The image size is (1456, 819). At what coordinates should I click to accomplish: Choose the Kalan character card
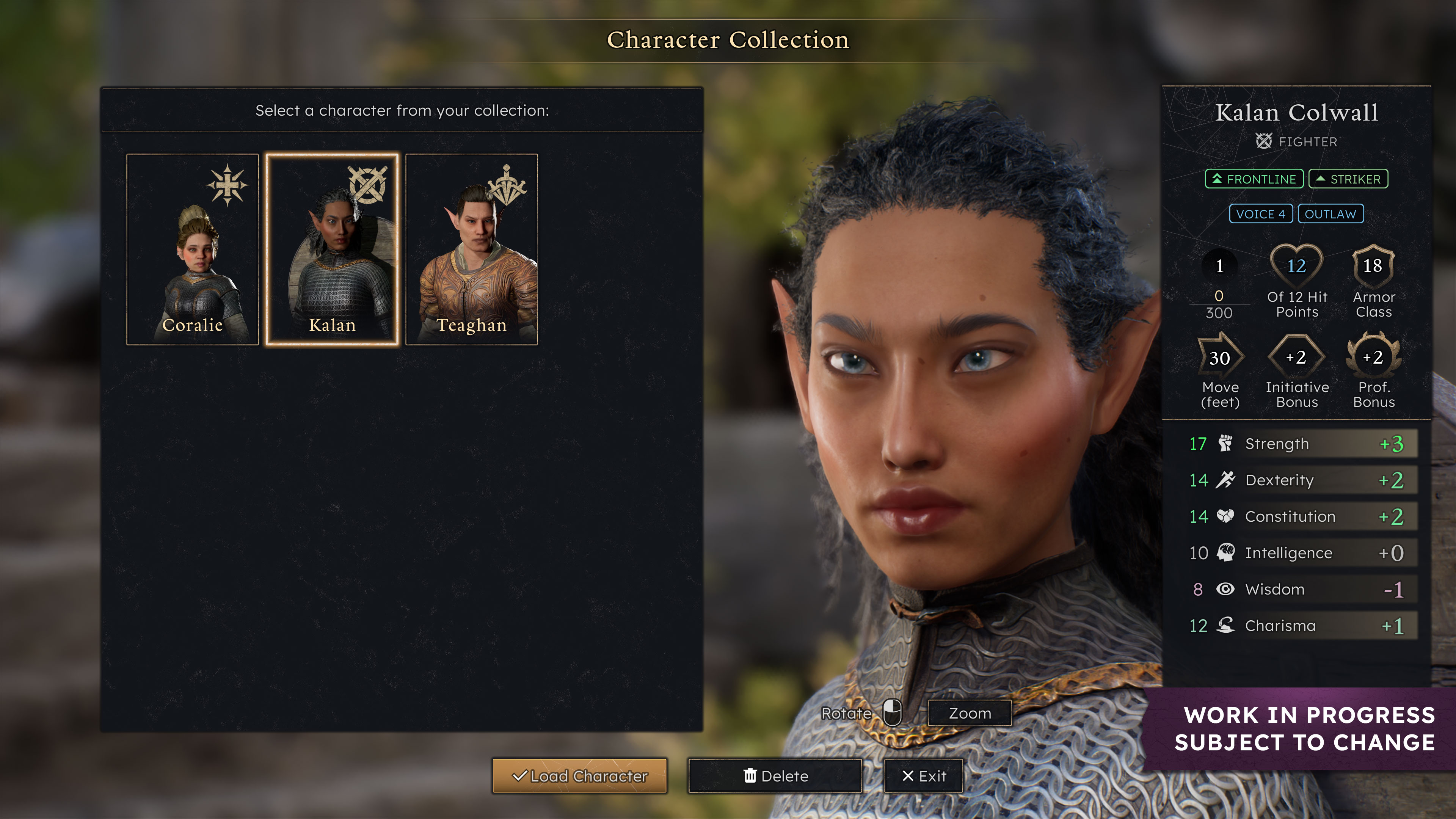coord(333,249)
